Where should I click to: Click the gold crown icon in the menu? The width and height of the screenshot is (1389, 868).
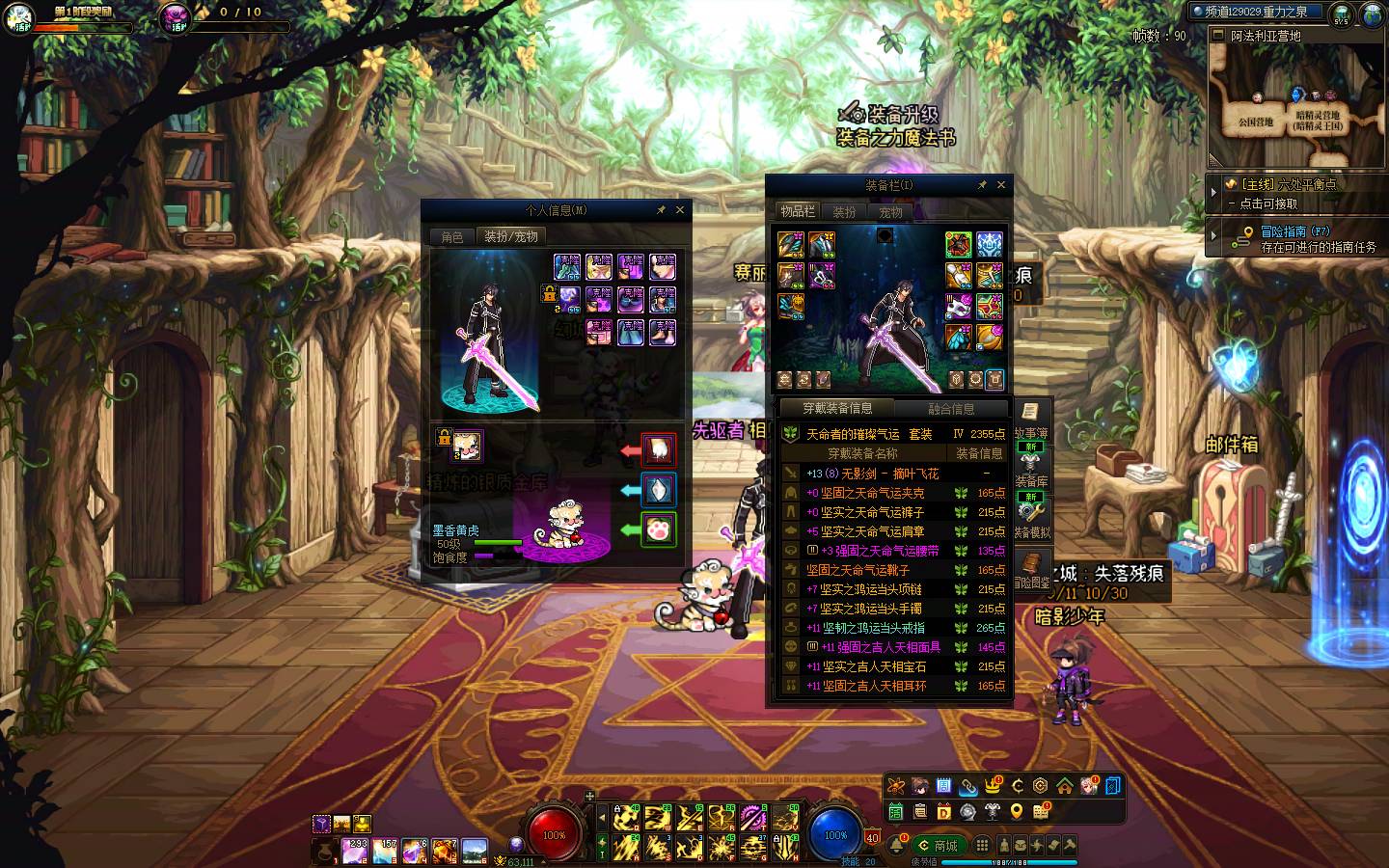(x=993, y=786)
